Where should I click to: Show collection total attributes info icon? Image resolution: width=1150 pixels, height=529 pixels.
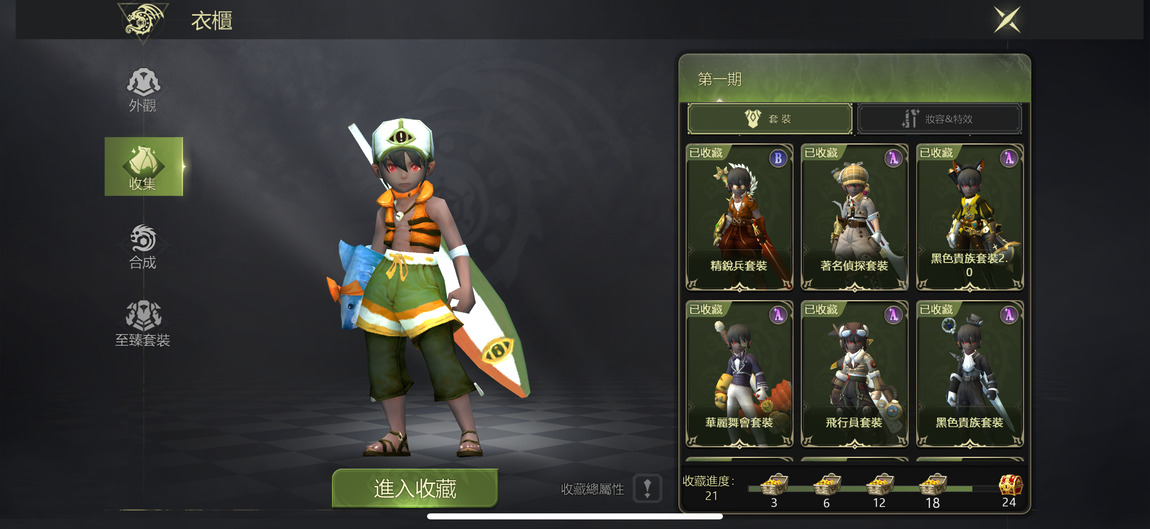tap(647, 489)
